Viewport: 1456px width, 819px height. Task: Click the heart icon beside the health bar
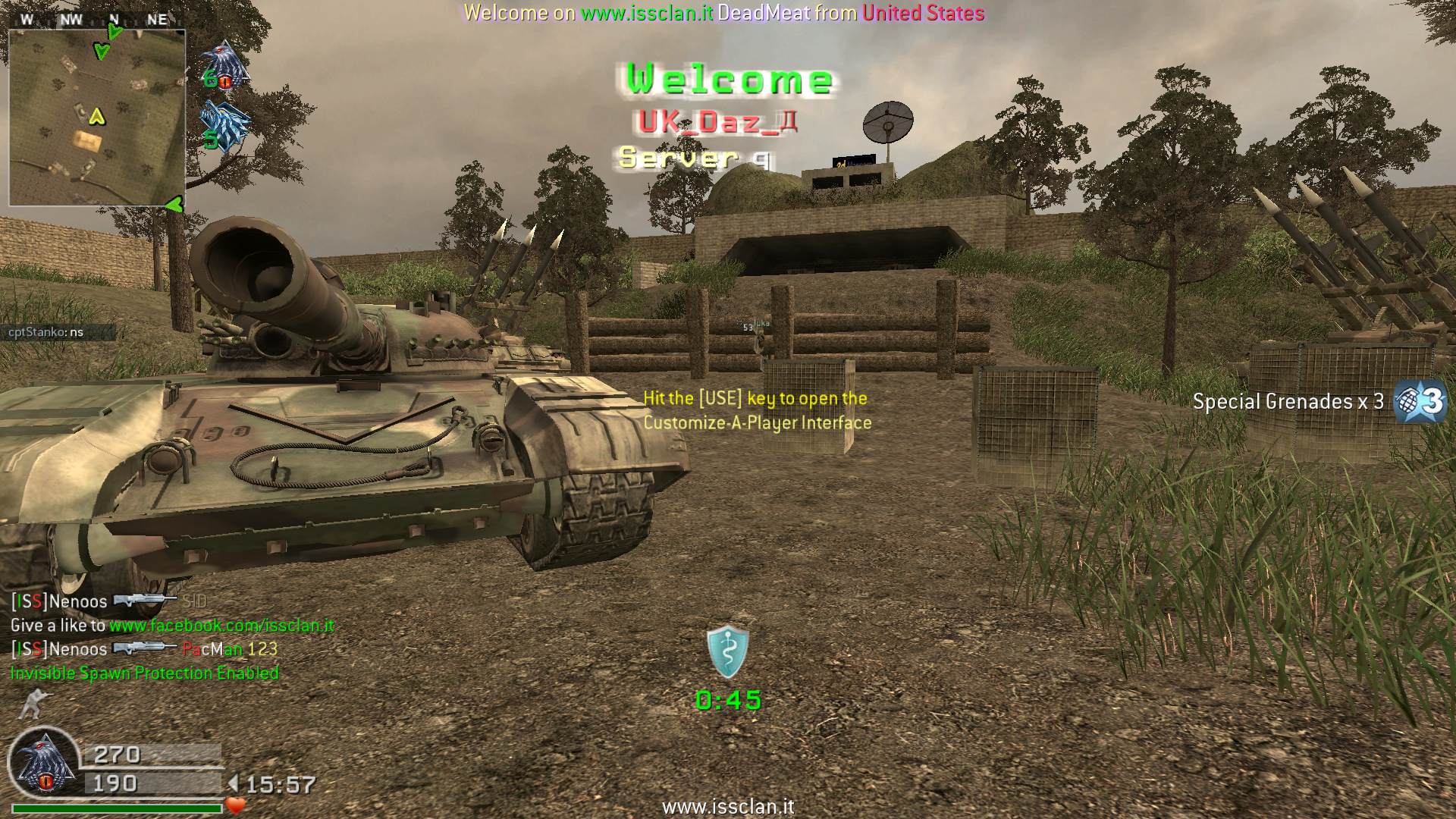pyautogui.click(x=236, y=805)
